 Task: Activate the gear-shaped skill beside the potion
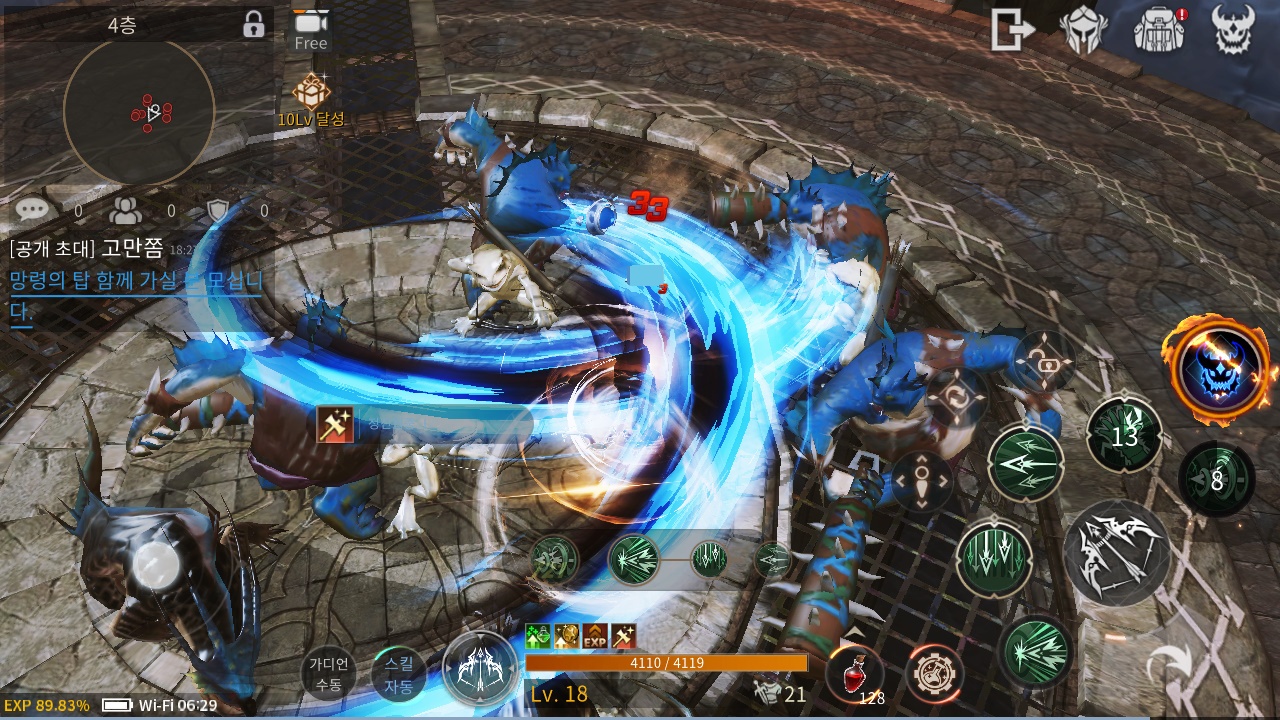[934, 674]
